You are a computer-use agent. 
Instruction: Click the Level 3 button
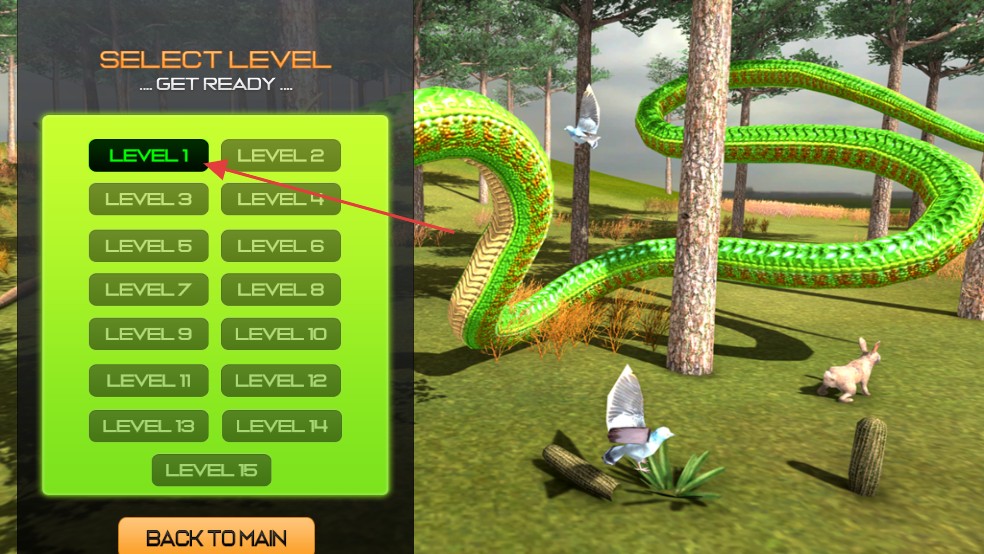[148, 199]
